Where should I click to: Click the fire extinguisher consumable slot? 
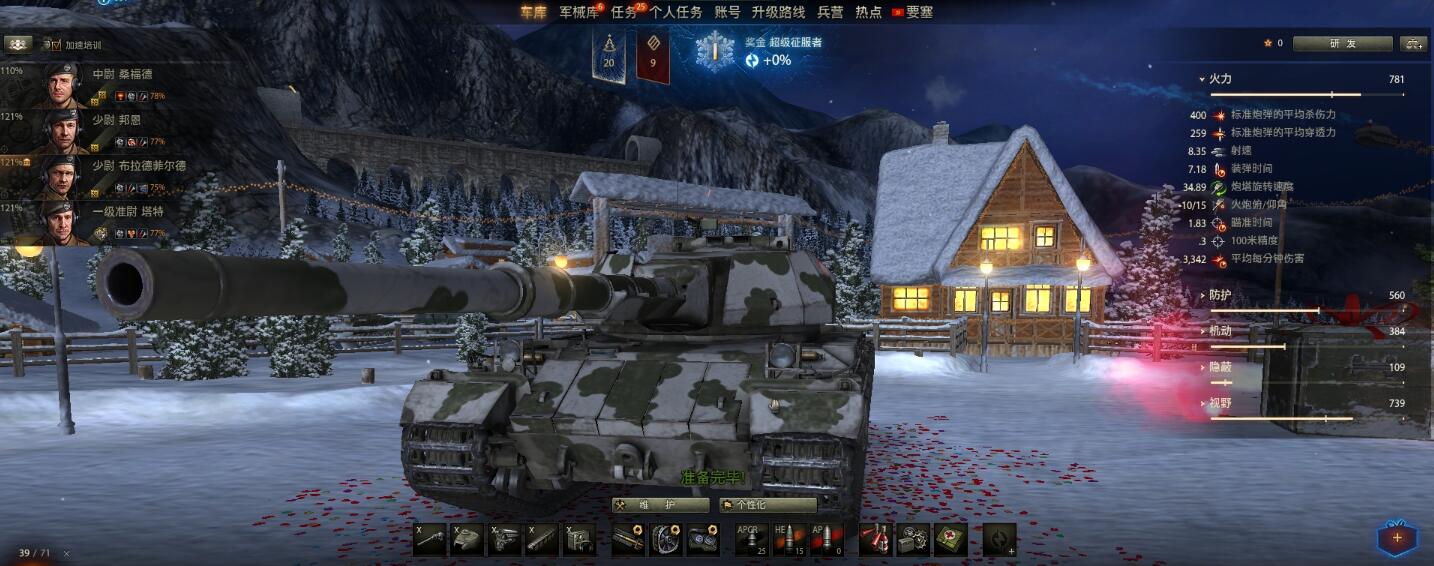coord(876,539)
